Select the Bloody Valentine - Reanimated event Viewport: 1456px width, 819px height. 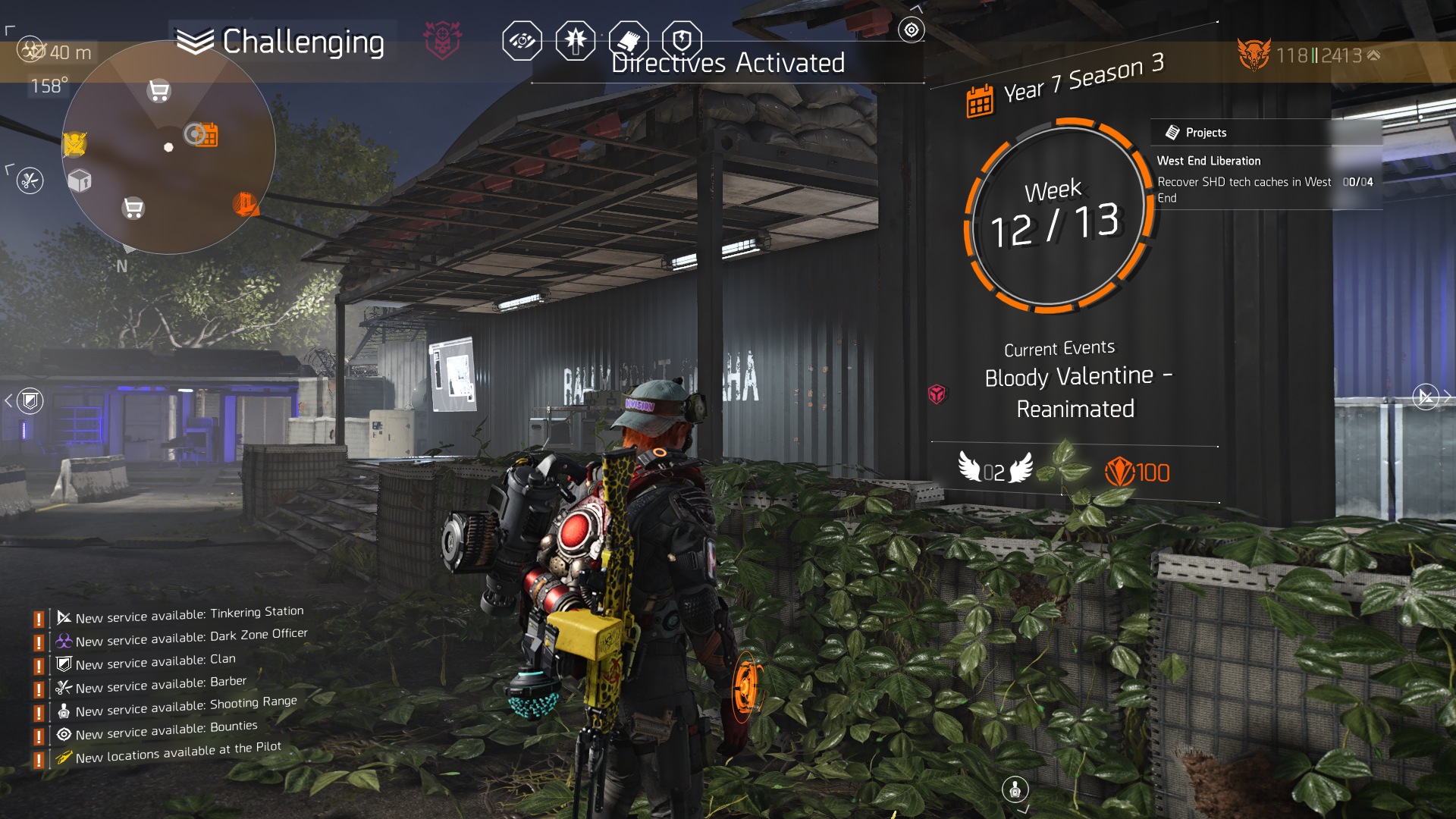pyautogui.click(x=1077, y=393)
